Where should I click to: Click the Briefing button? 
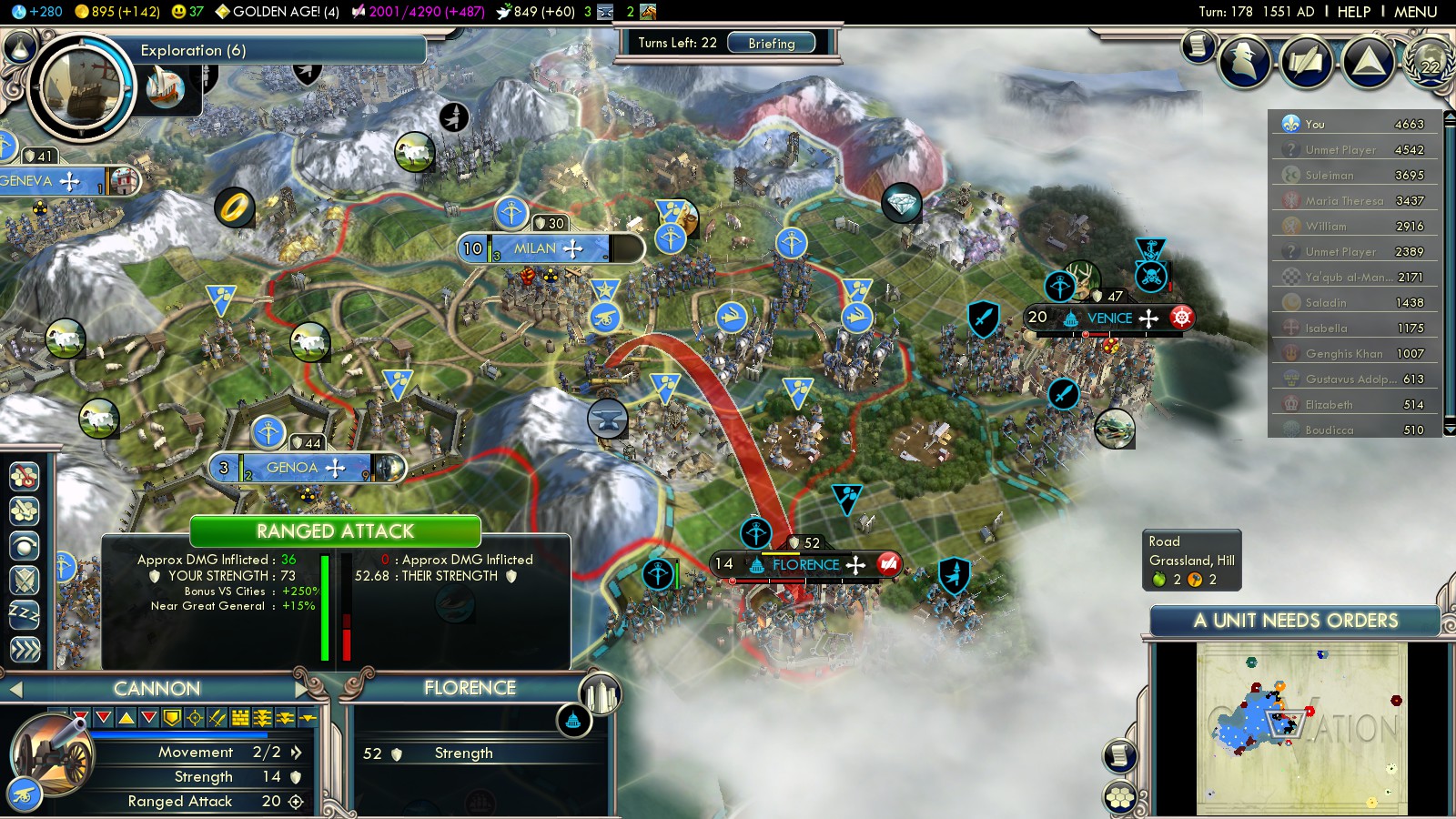(x=771, y=43)
